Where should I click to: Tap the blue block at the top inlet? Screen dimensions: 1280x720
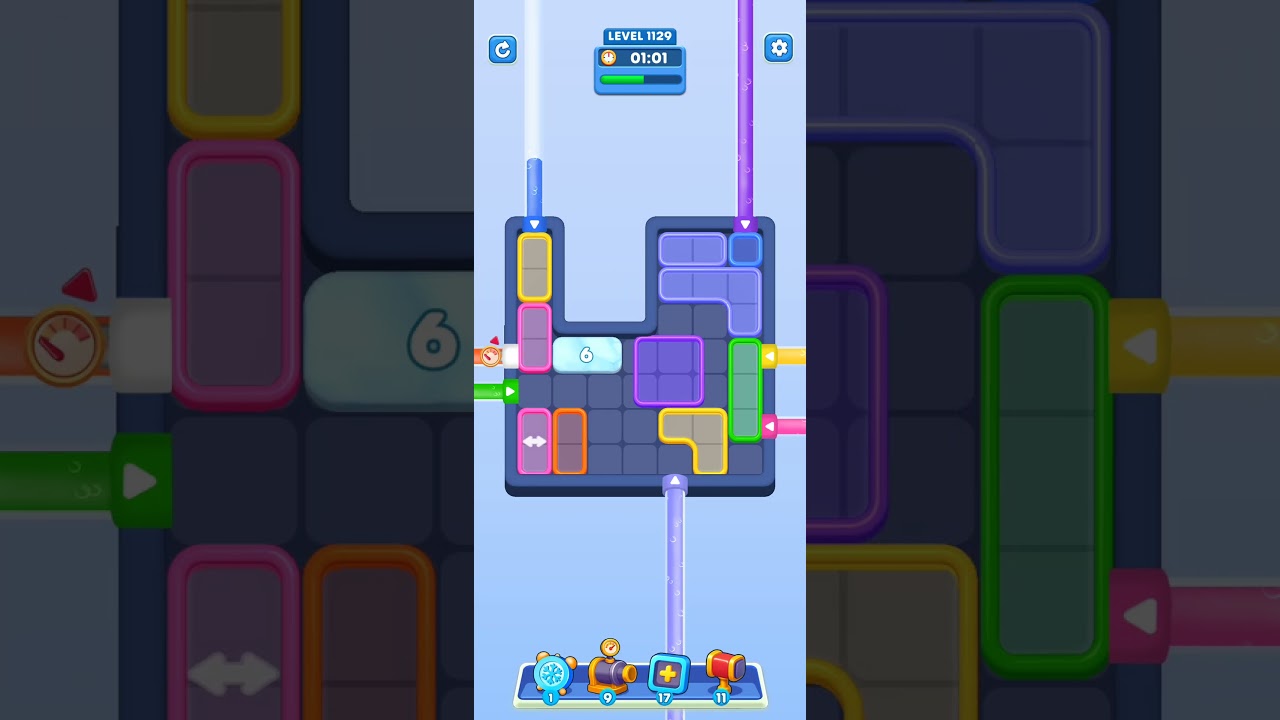tap(746, 248)
